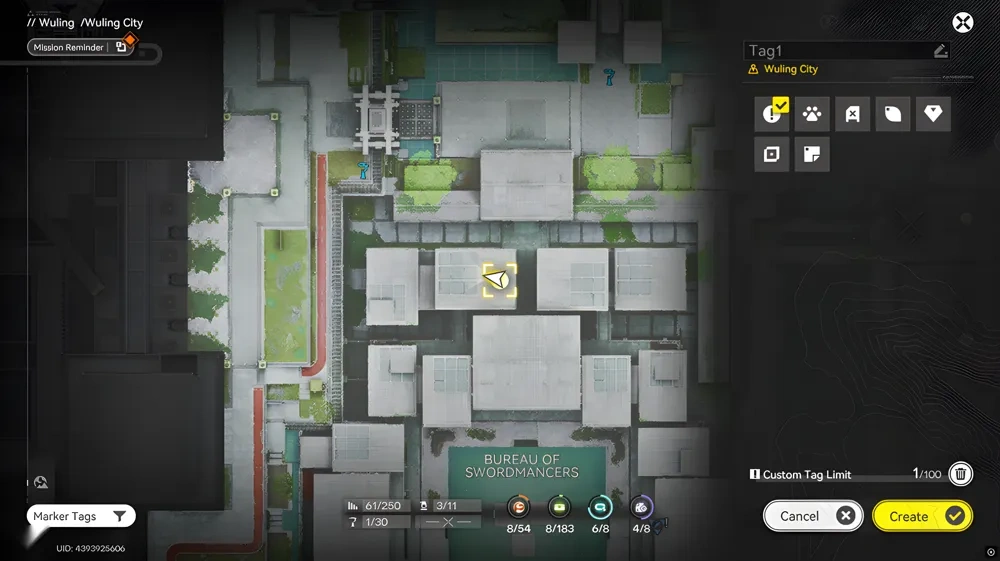Choose the paw print tag icon
Viewport: 1000px width, 561px height.
pyautogui.click(x=812, y=114)
